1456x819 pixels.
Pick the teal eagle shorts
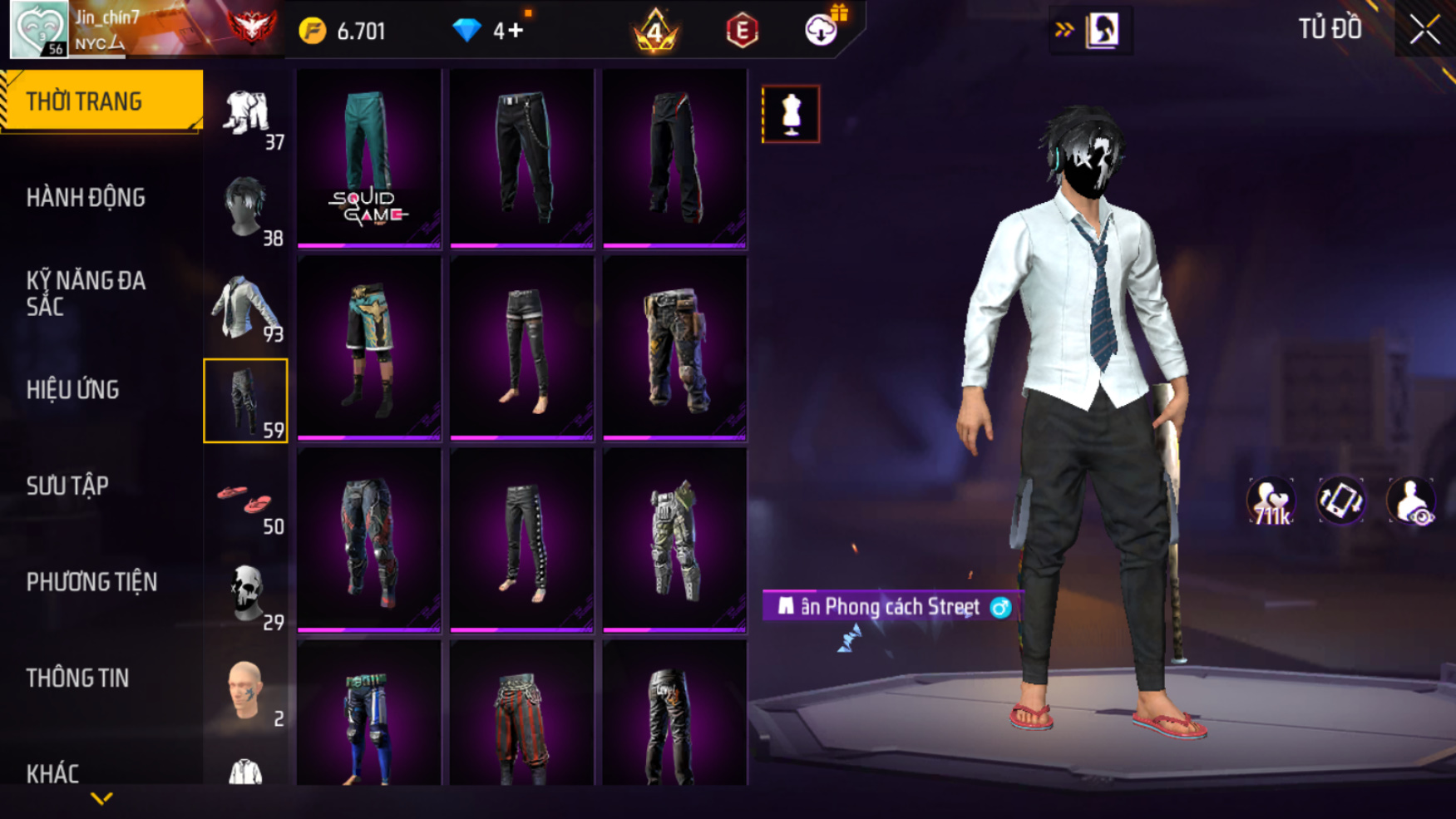[x=368, y=349]
